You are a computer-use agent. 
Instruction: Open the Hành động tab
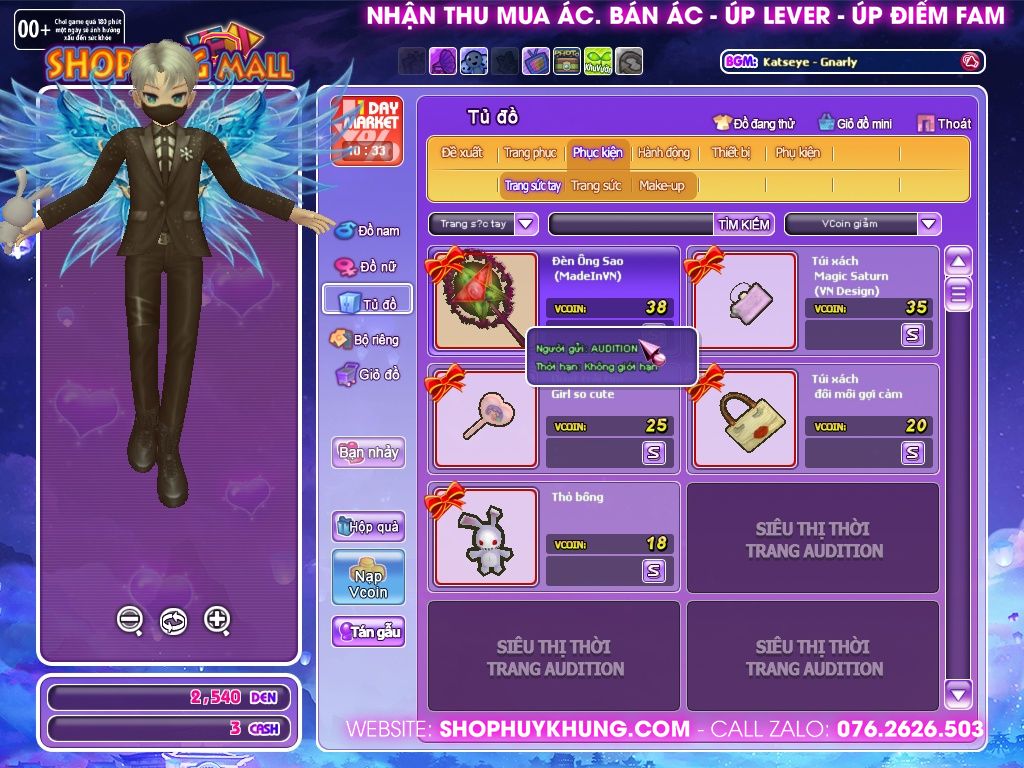pyautogui.click(x=663, y=153)
